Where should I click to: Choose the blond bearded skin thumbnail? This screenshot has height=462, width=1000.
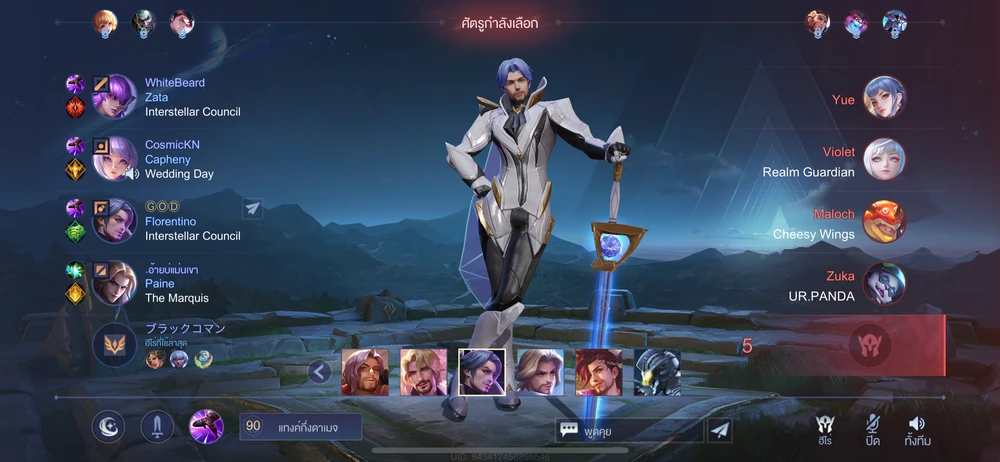(423, 372)
